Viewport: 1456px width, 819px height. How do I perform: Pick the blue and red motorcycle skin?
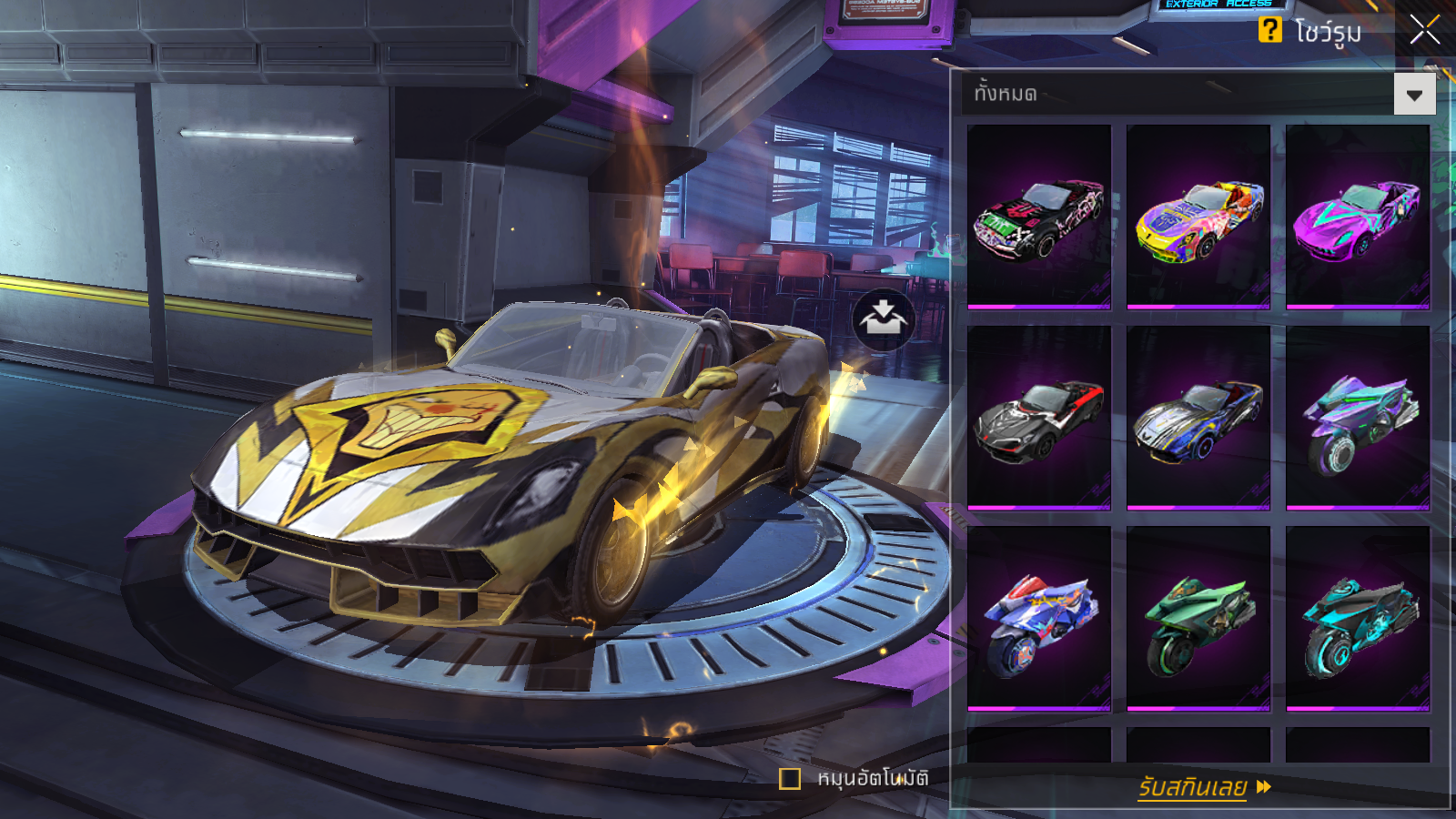click(1039, 618)
